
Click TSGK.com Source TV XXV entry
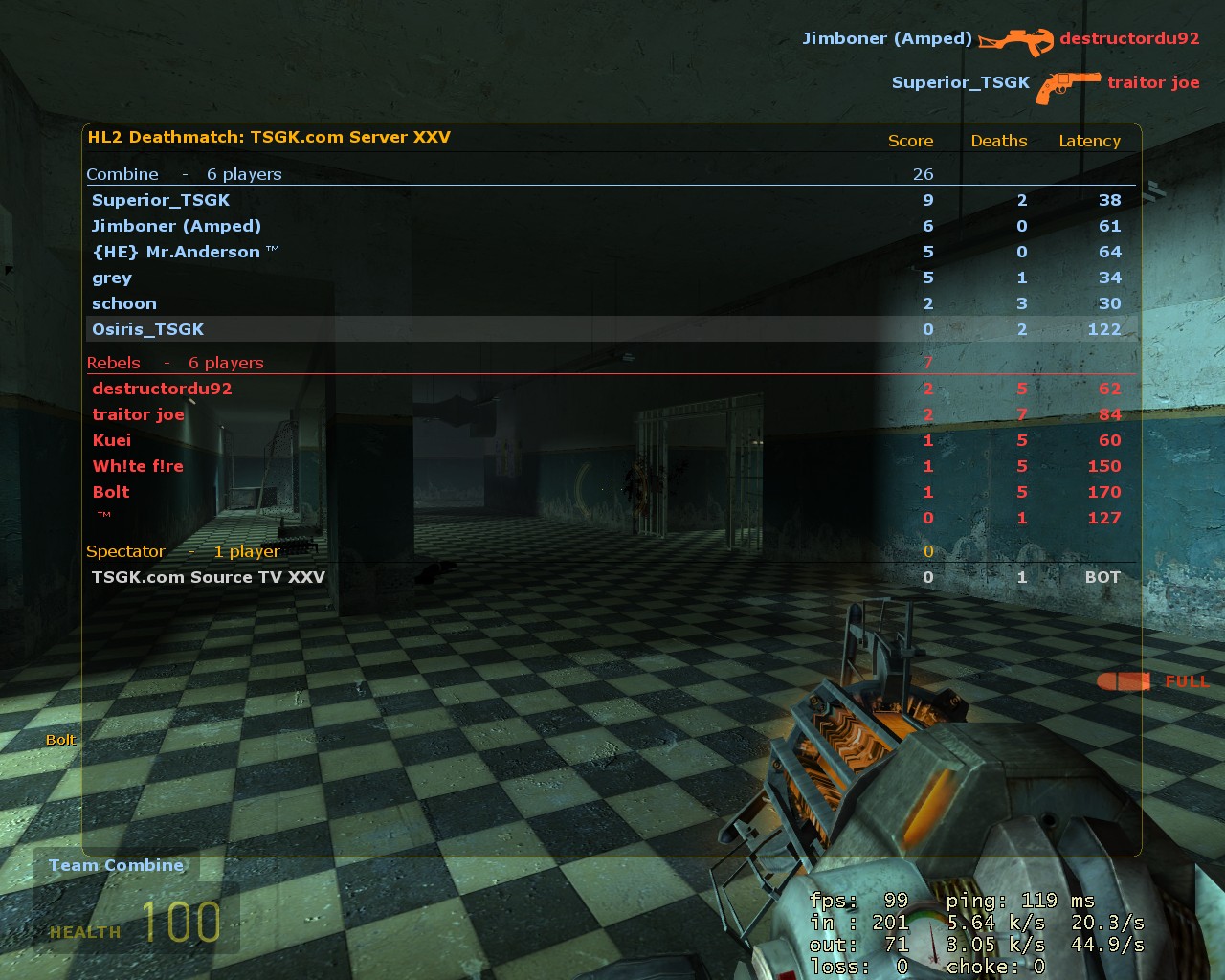coord(209,577)
